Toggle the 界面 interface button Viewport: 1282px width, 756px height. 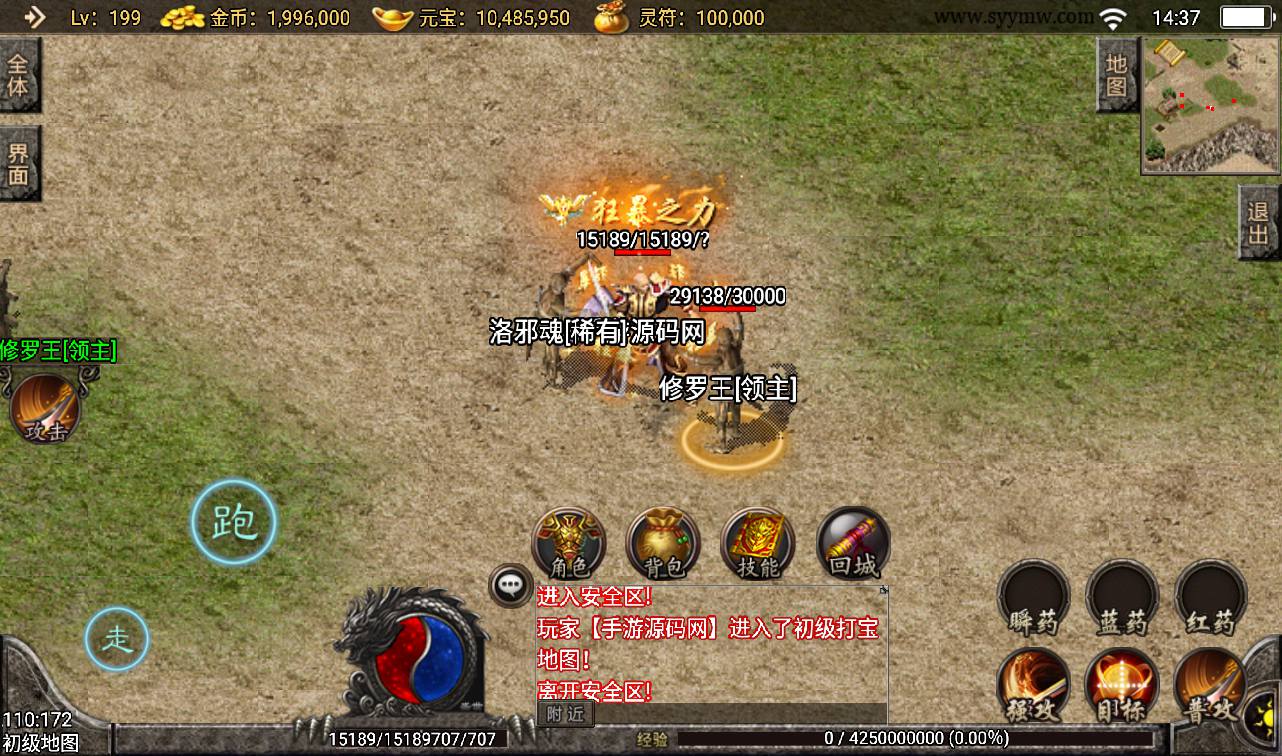click(x=19, y=164)
